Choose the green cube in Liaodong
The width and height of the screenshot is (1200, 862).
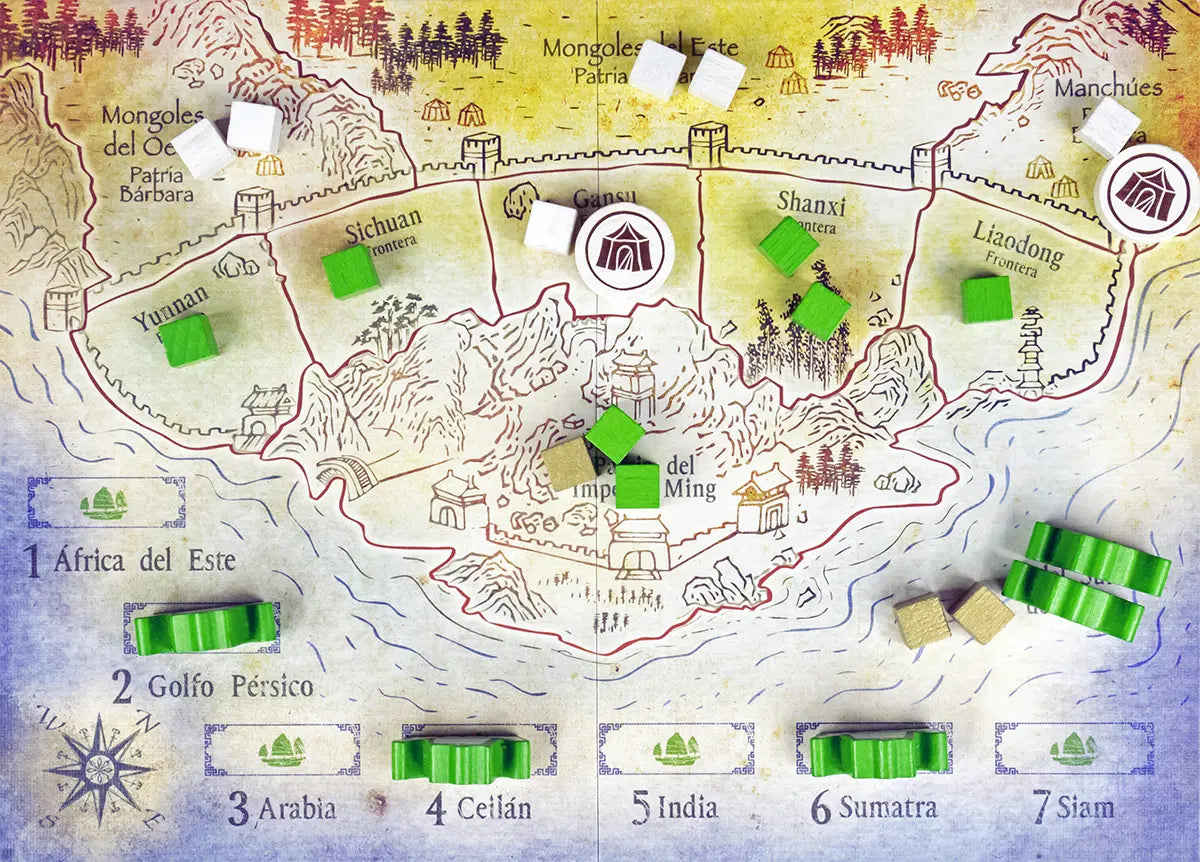(x=987, y=299)
